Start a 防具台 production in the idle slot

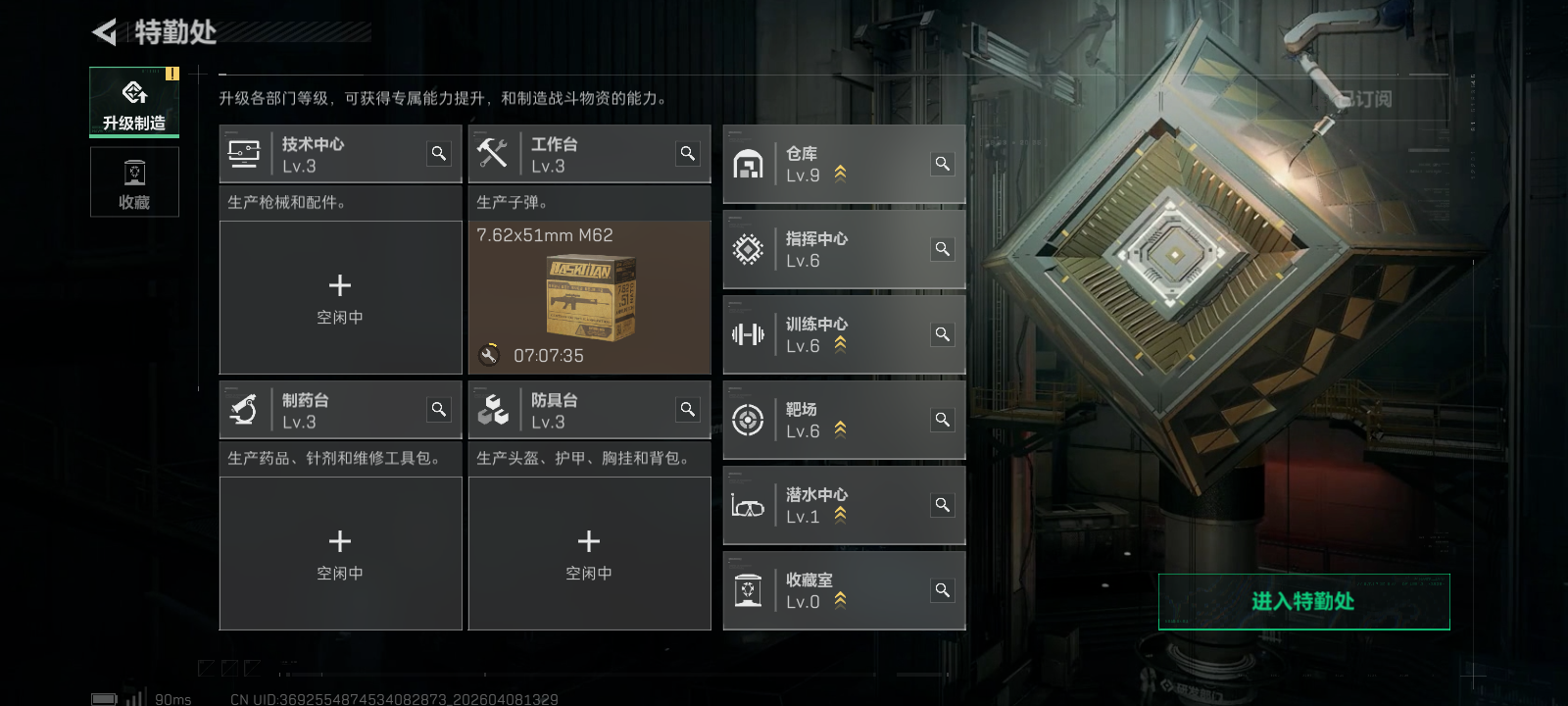(589, 553)
